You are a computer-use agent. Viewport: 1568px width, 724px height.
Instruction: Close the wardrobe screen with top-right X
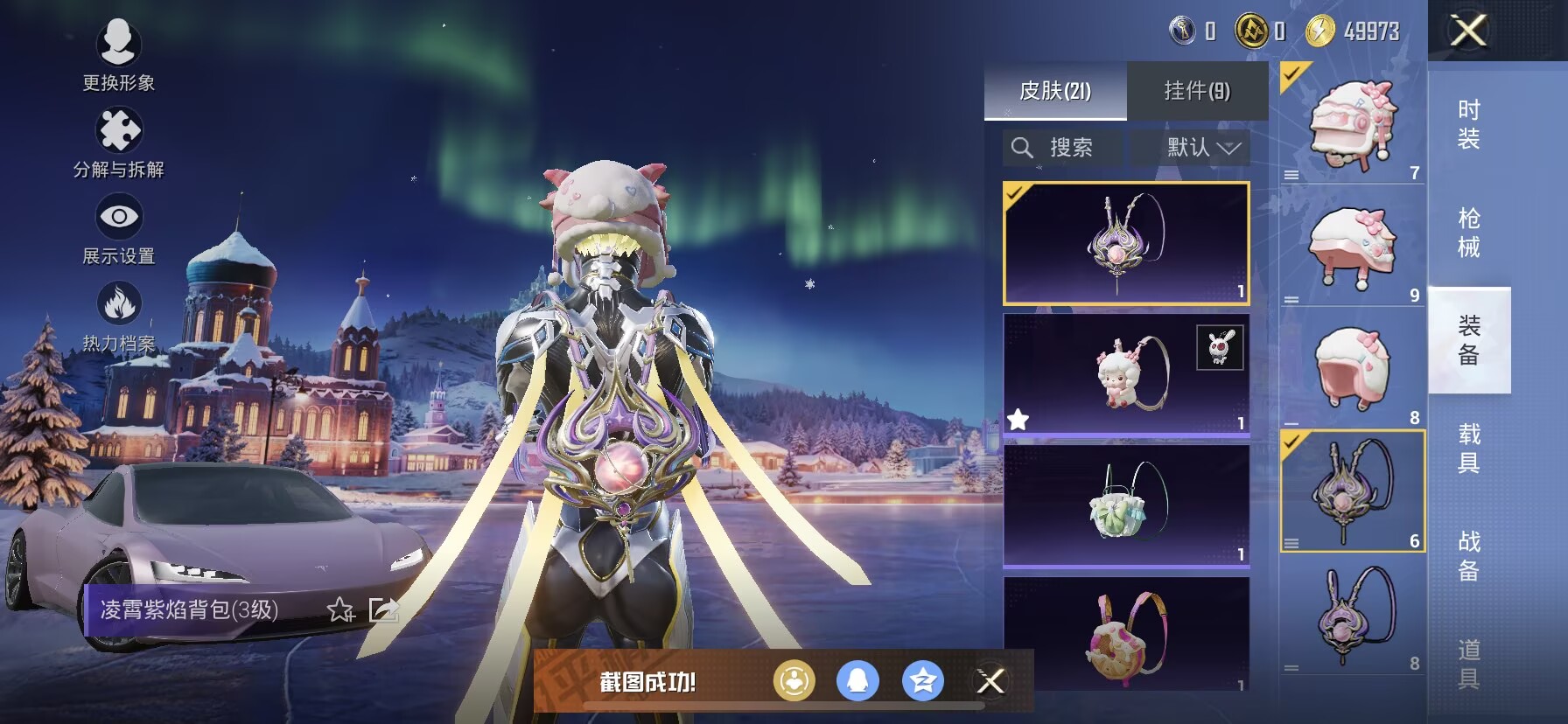[1468, 31]
